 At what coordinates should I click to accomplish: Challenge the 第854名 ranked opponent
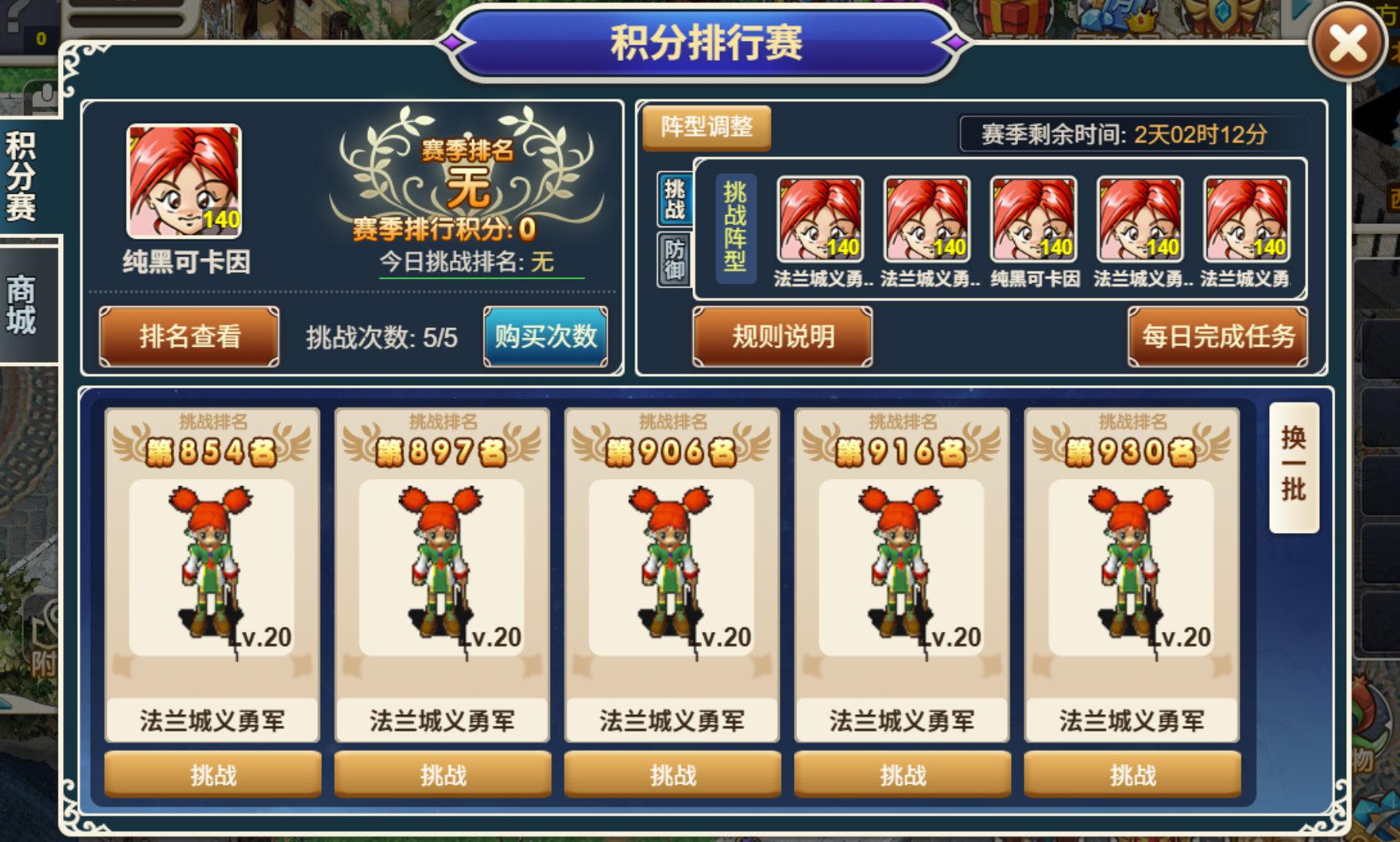click(x=212, y=773)
